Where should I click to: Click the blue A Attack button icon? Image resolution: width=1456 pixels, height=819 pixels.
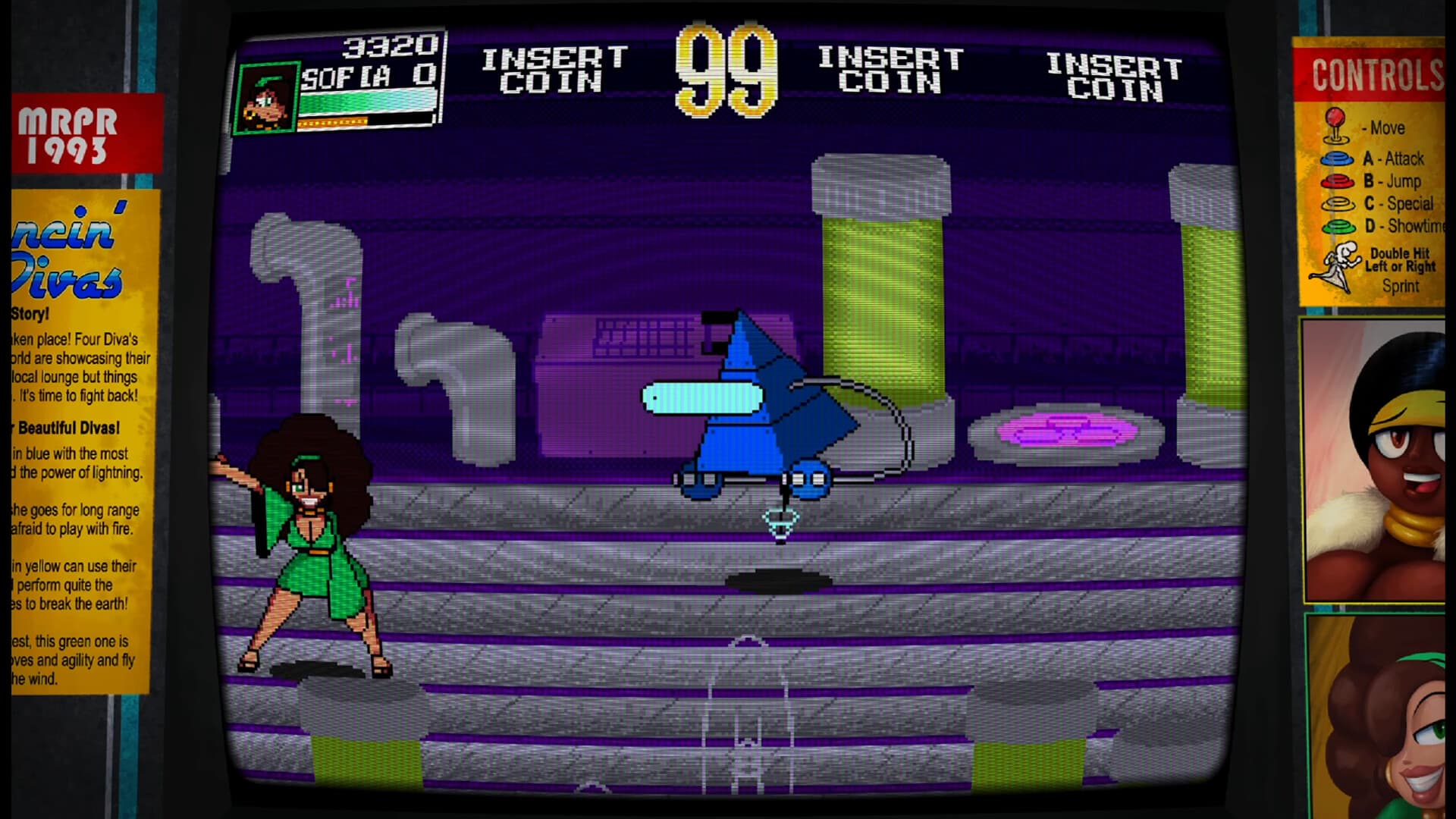(1337, 159)
